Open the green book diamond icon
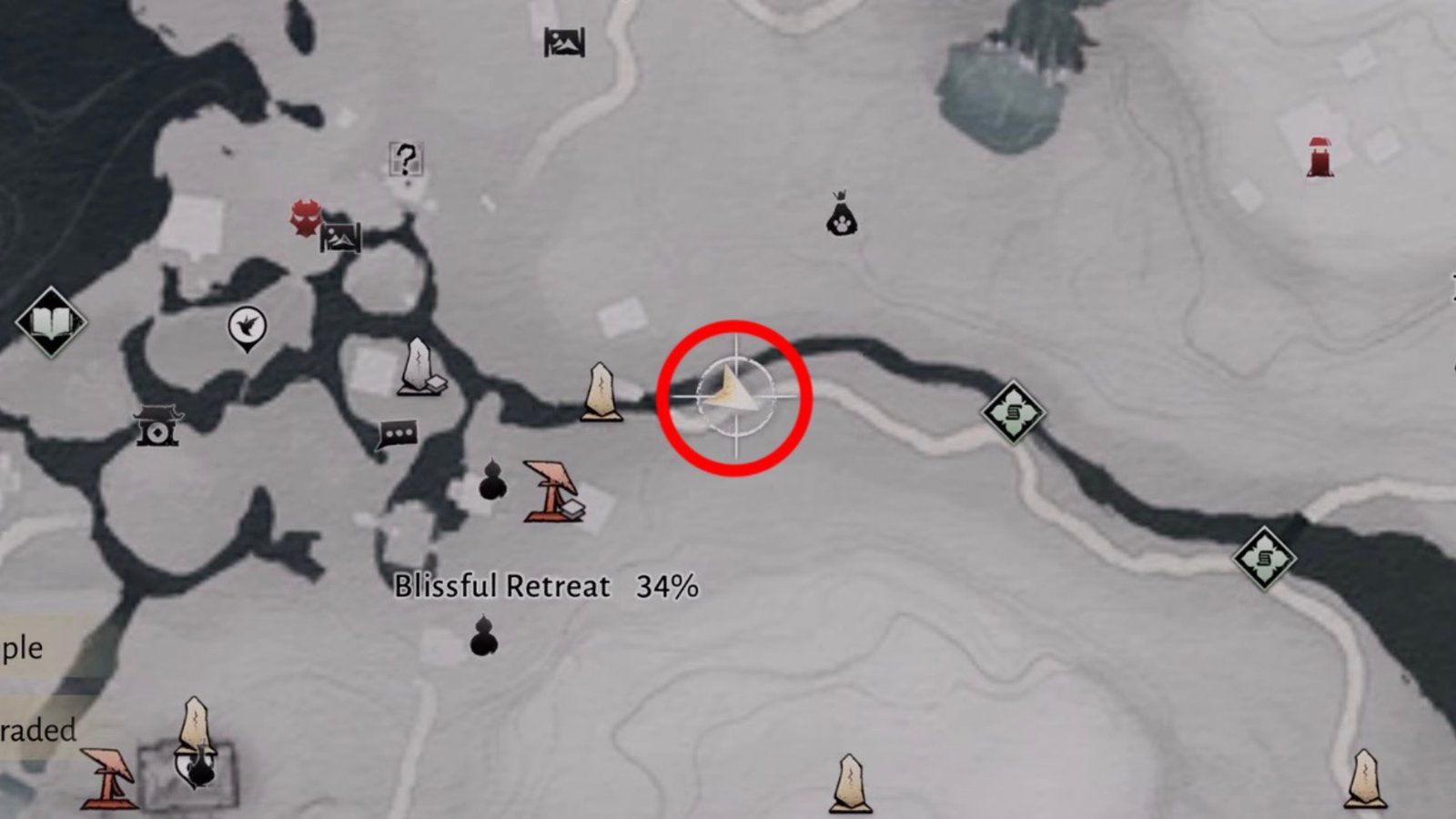Viewport: 1456px width, 819px height. [x=50, y=320]
